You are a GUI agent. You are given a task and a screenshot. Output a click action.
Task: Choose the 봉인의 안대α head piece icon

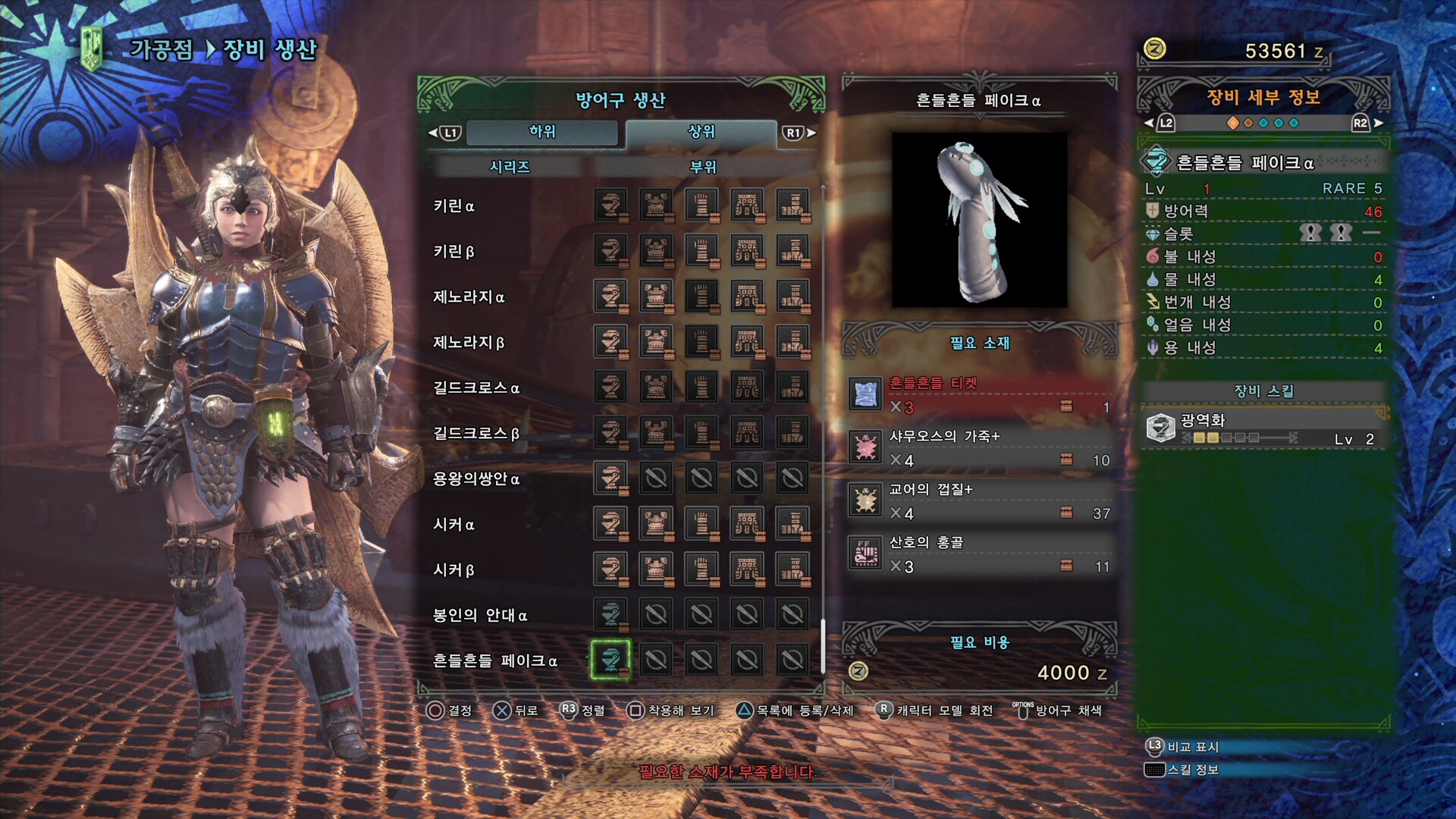click(610, 615)
